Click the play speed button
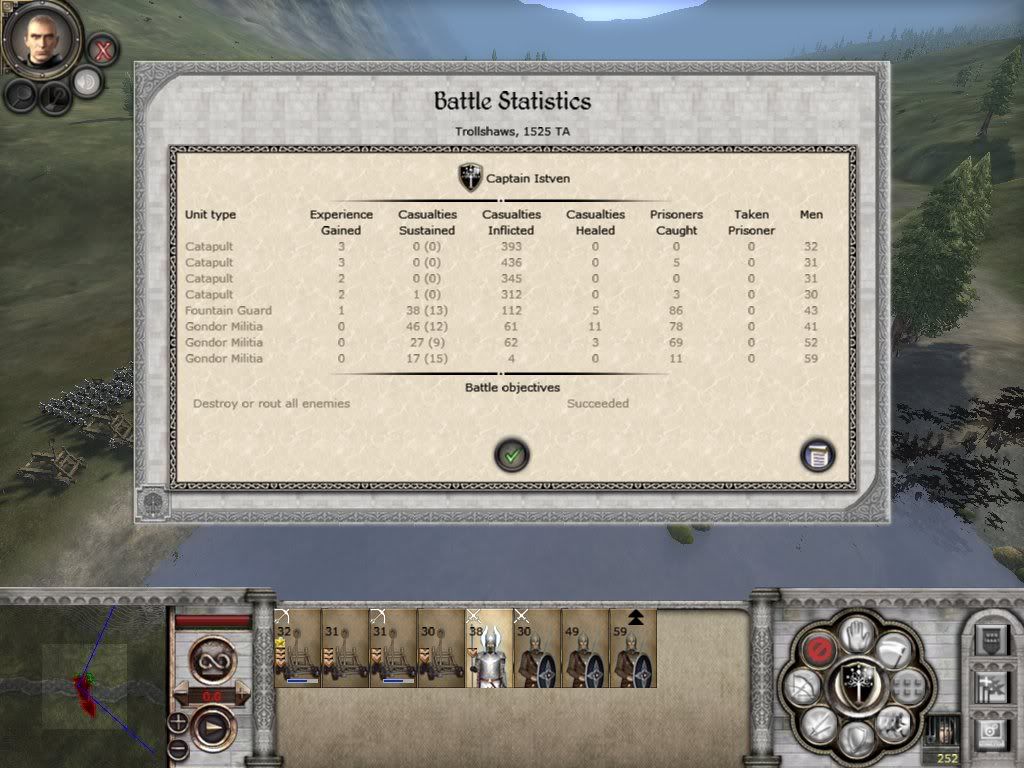1024x768 pixels. [212, 727]
